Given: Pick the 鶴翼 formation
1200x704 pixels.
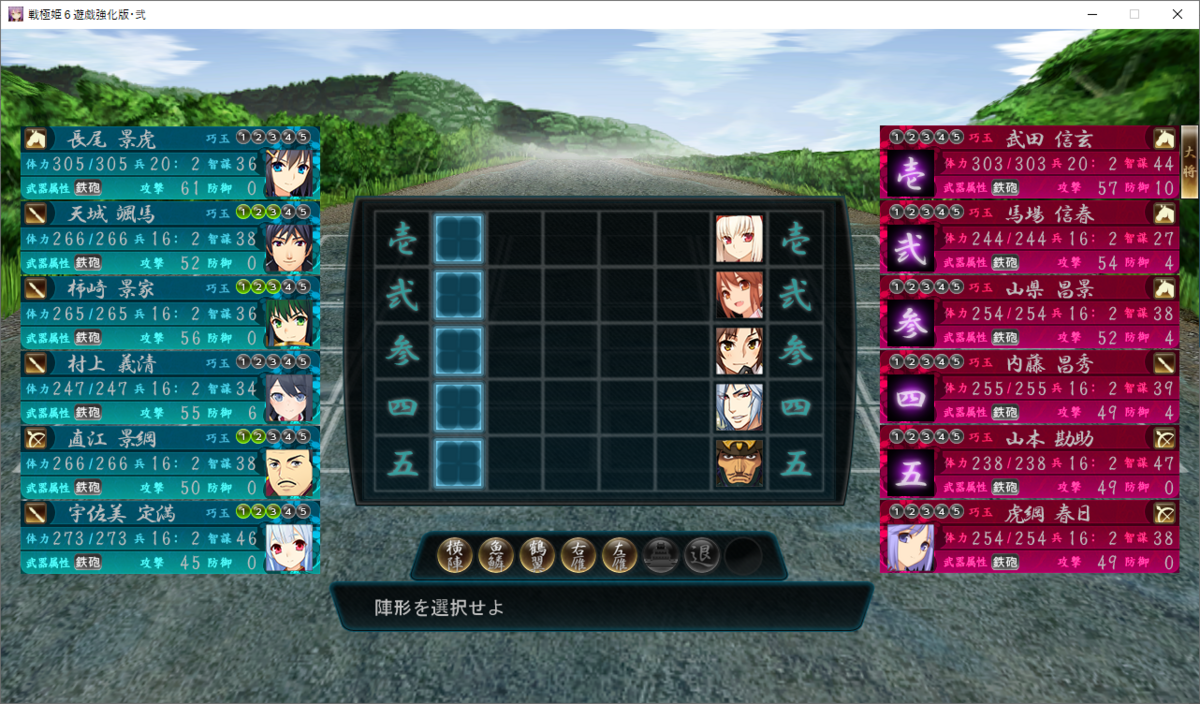Looking at the screenshot, I should click(x=538, y=554).
